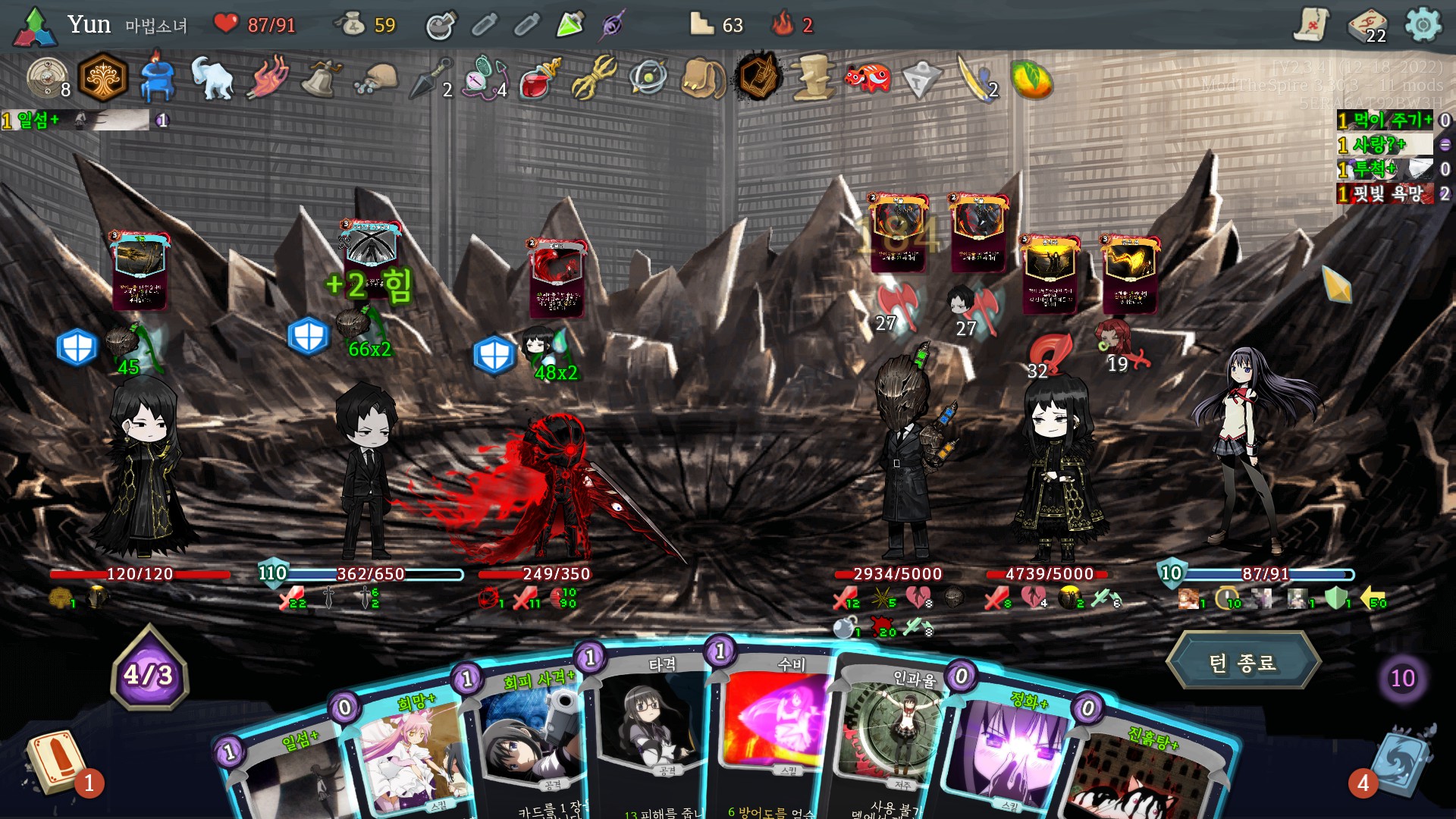Inspect the red fish relic
The width and height of the screenshot is (1456, 819).
868,77
